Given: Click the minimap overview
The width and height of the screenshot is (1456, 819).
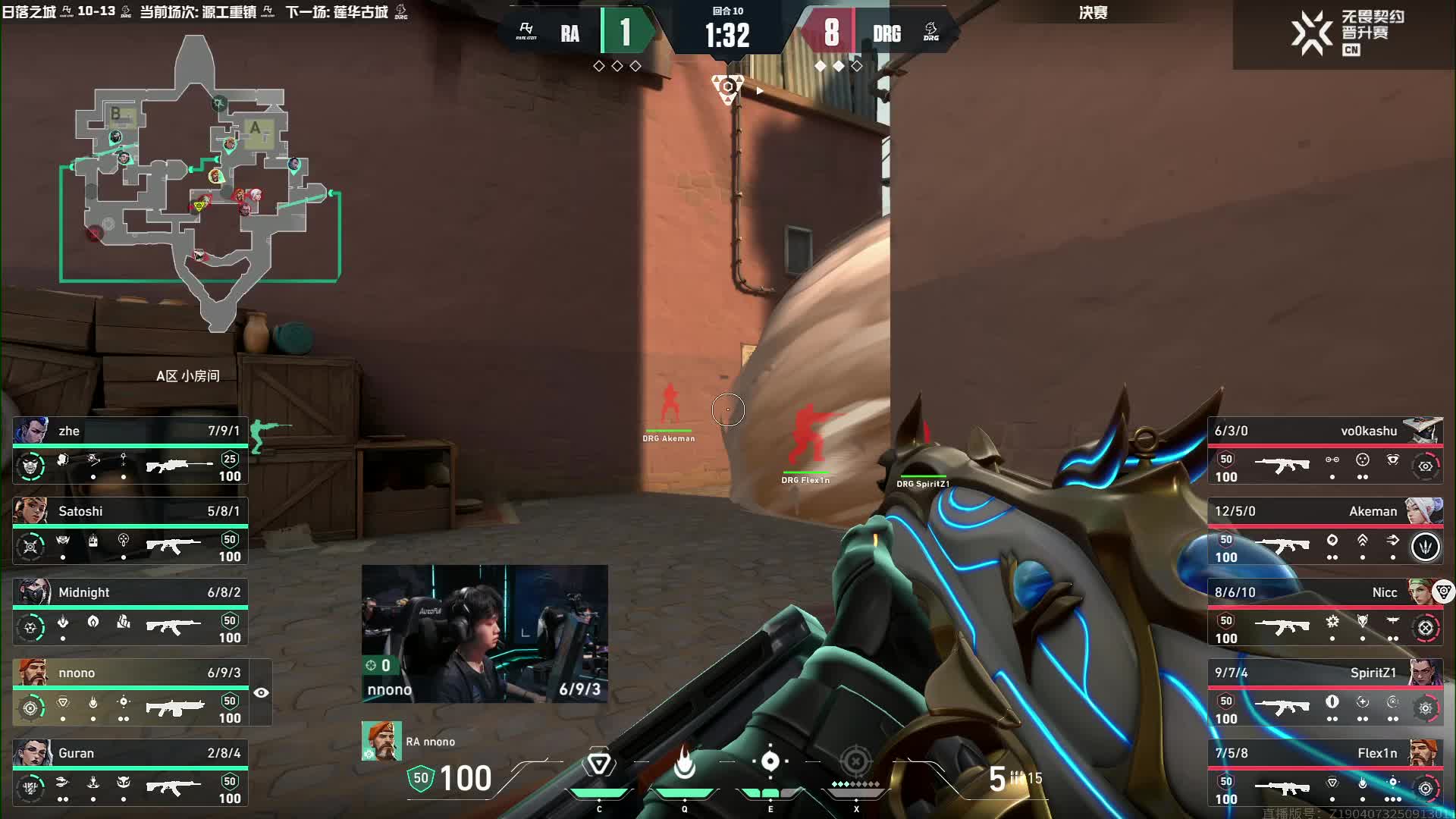Looking at the screenshot, I should (x=201, y=182).
